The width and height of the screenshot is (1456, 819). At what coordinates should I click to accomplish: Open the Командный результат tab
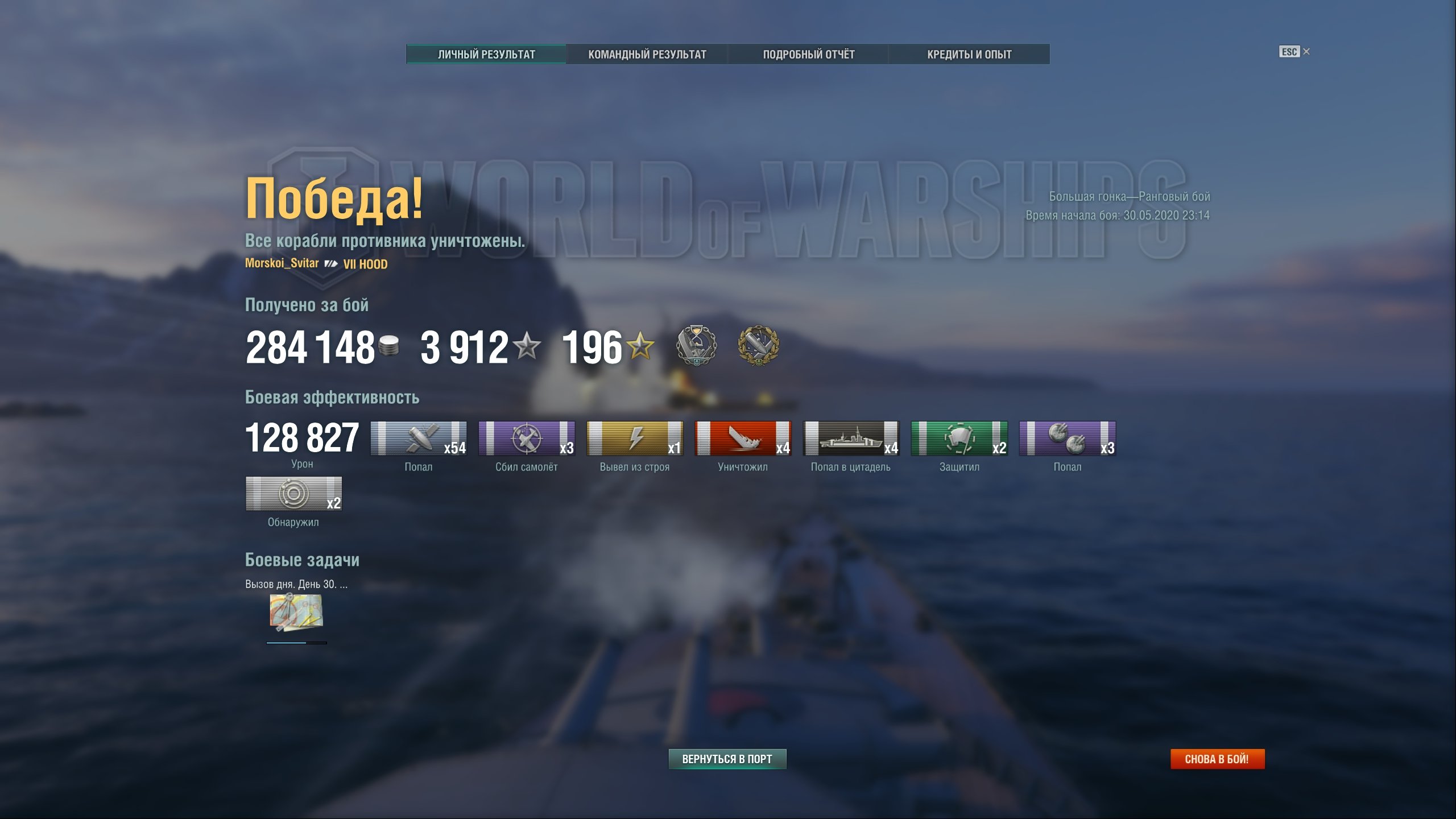tap(647, 54)
